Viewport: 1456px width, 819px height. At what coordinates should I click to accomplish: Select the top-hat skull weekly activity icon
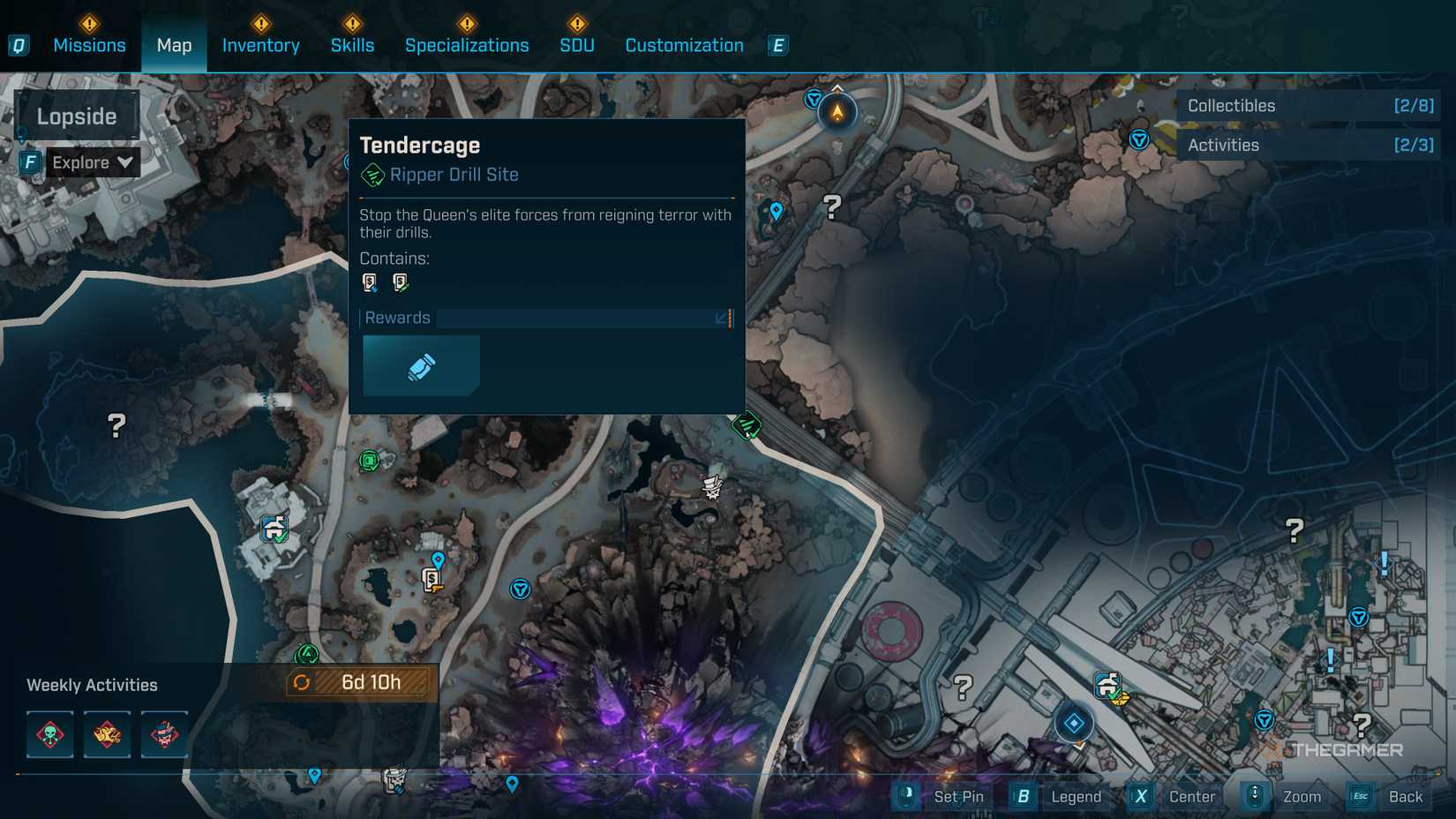164,734
